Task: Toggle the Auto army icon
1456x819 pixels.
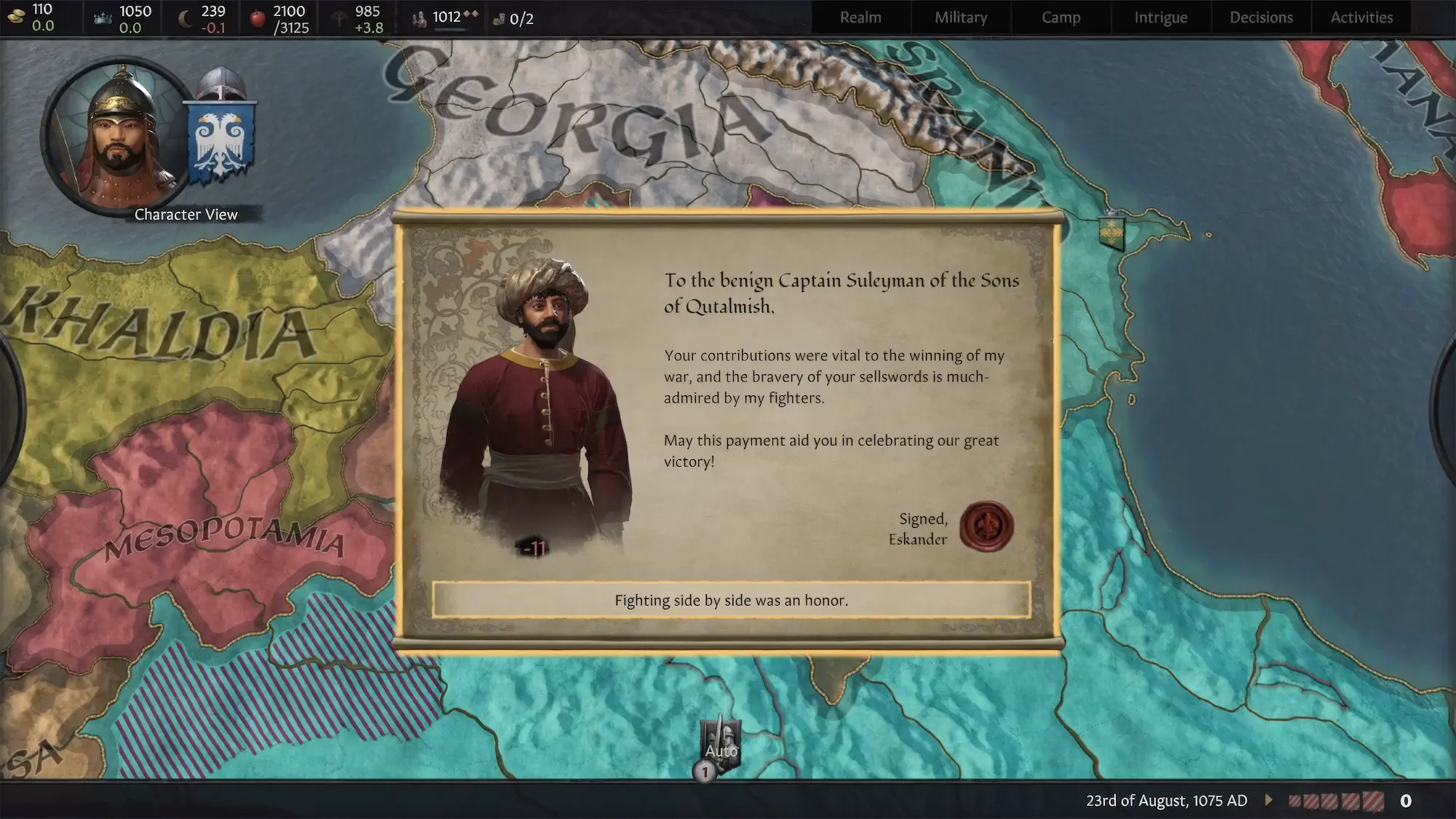Action: (721, 743)
